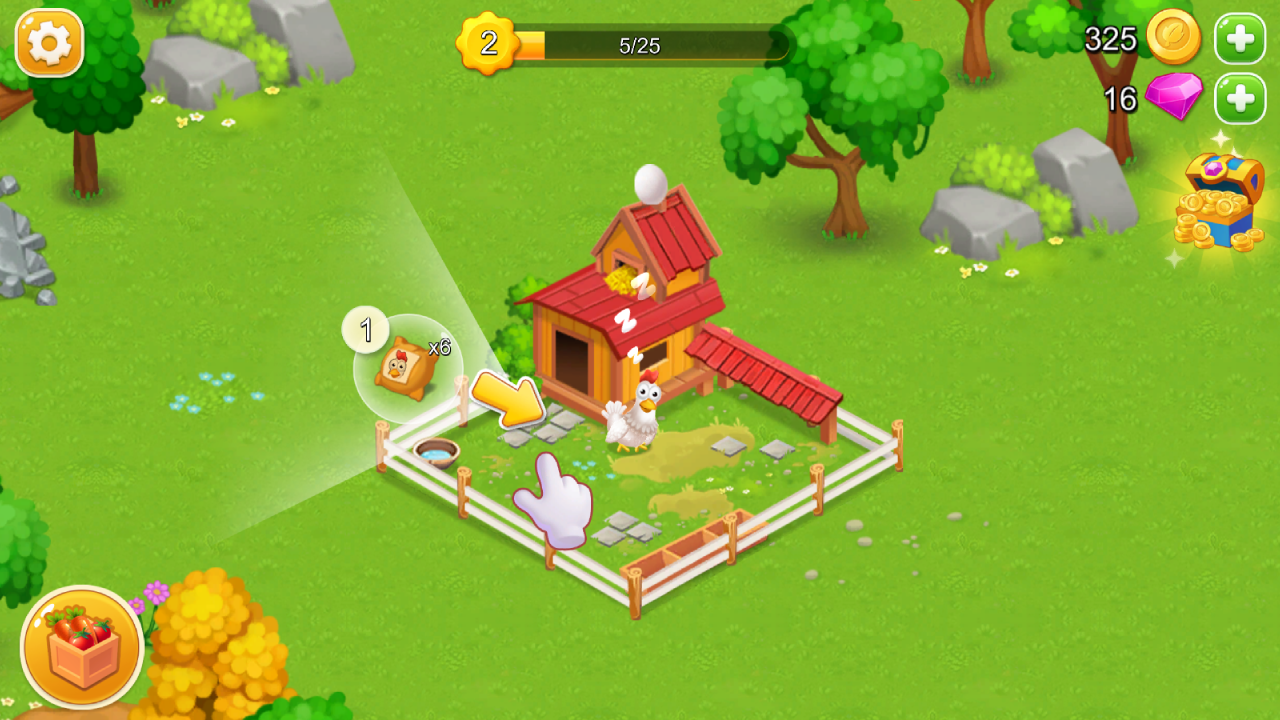Tap the level 2 star badge
1280x720 pixels.
pyautogui.click(x=487, y=41)
